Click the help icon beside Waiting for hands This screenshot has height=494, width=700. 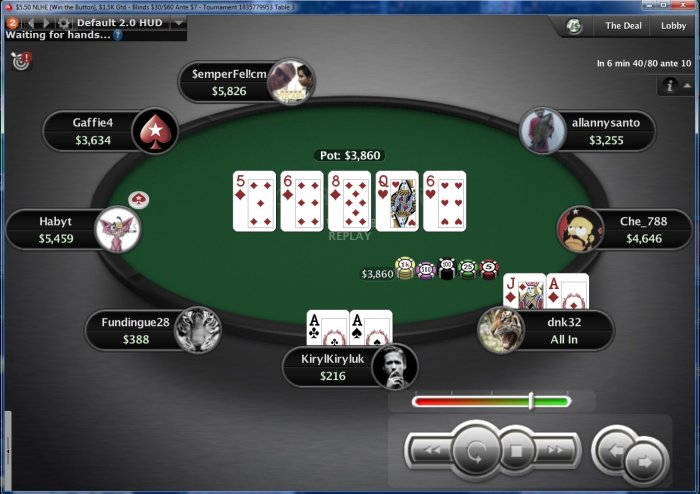[x=118, y=35]
